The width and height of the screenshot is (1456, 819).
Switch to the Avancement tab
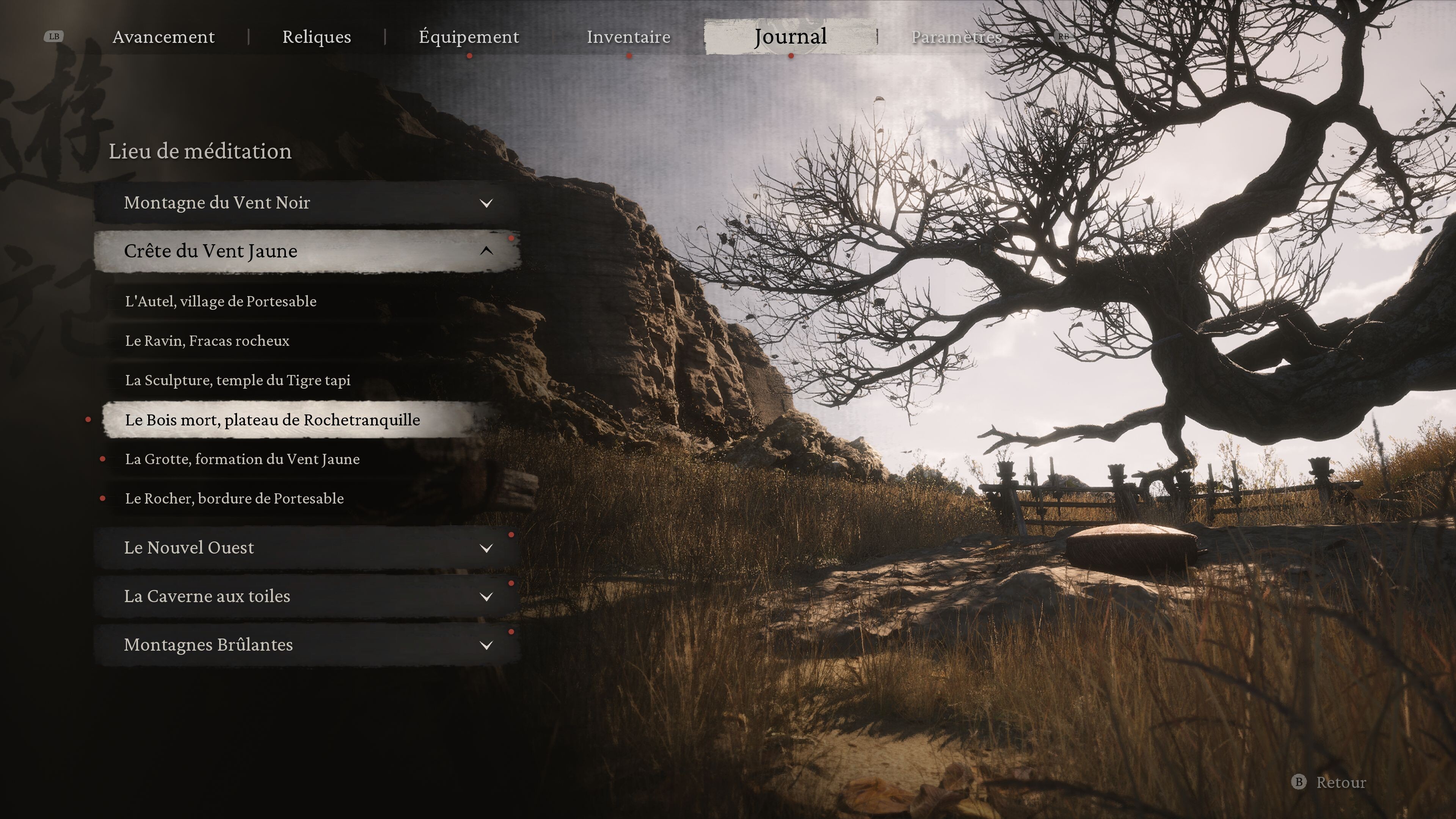[163, 37]
